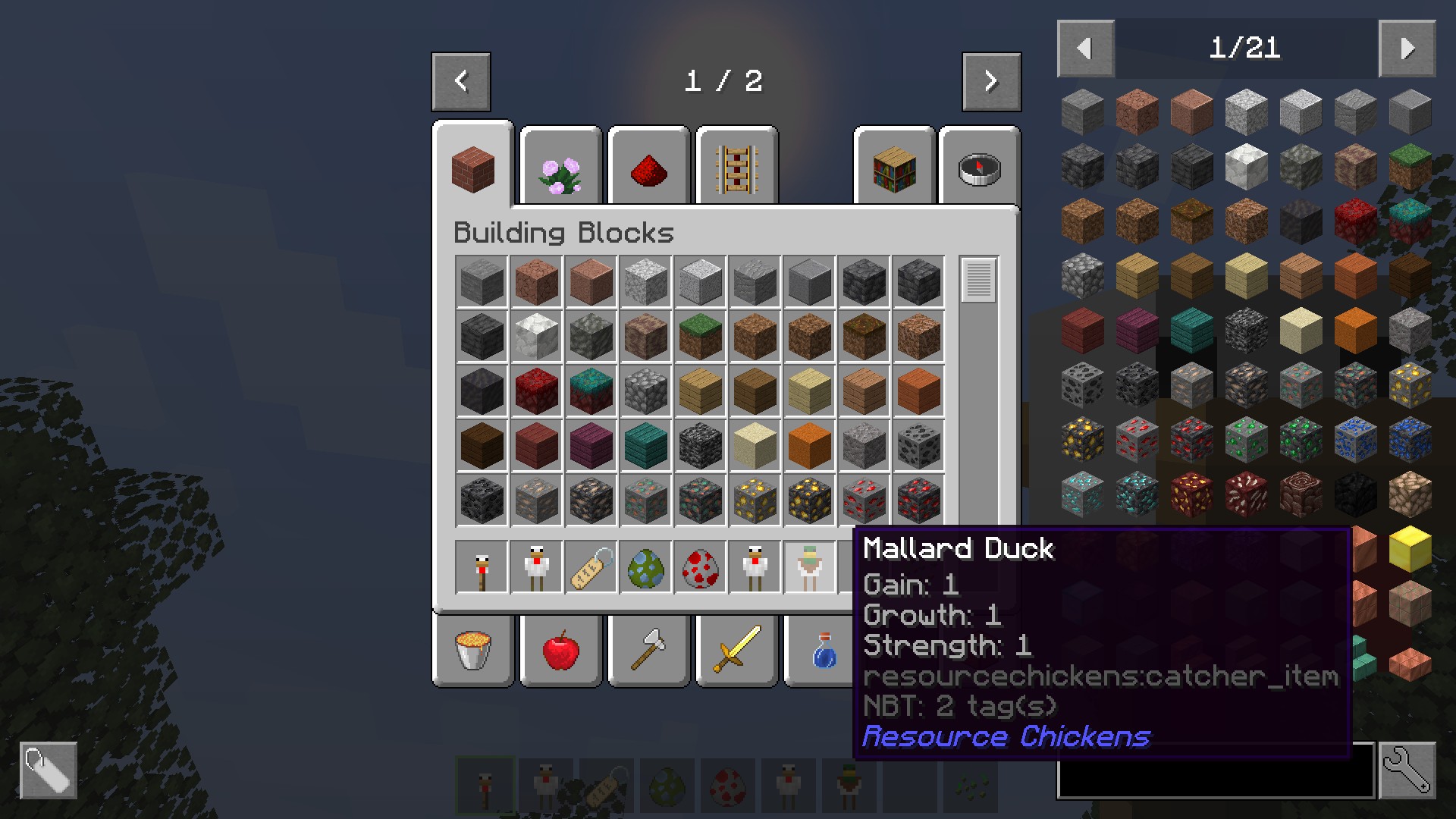Screen dimensions: 1456x819
Task: Switch to the blue potion tab
Action: click(822, 651)
